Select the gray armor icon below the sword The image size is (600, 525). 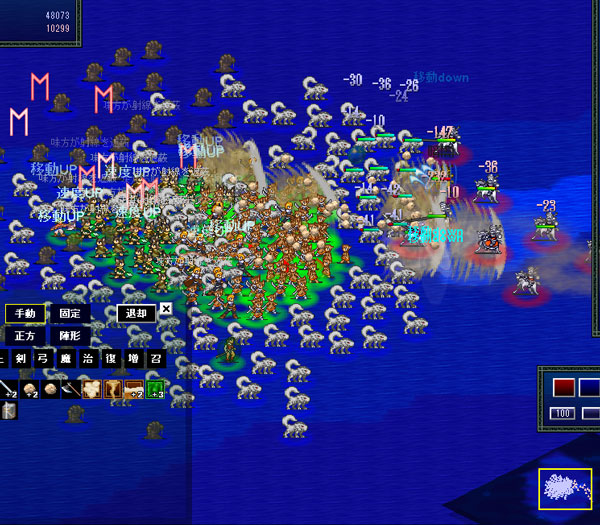(8, 410)
